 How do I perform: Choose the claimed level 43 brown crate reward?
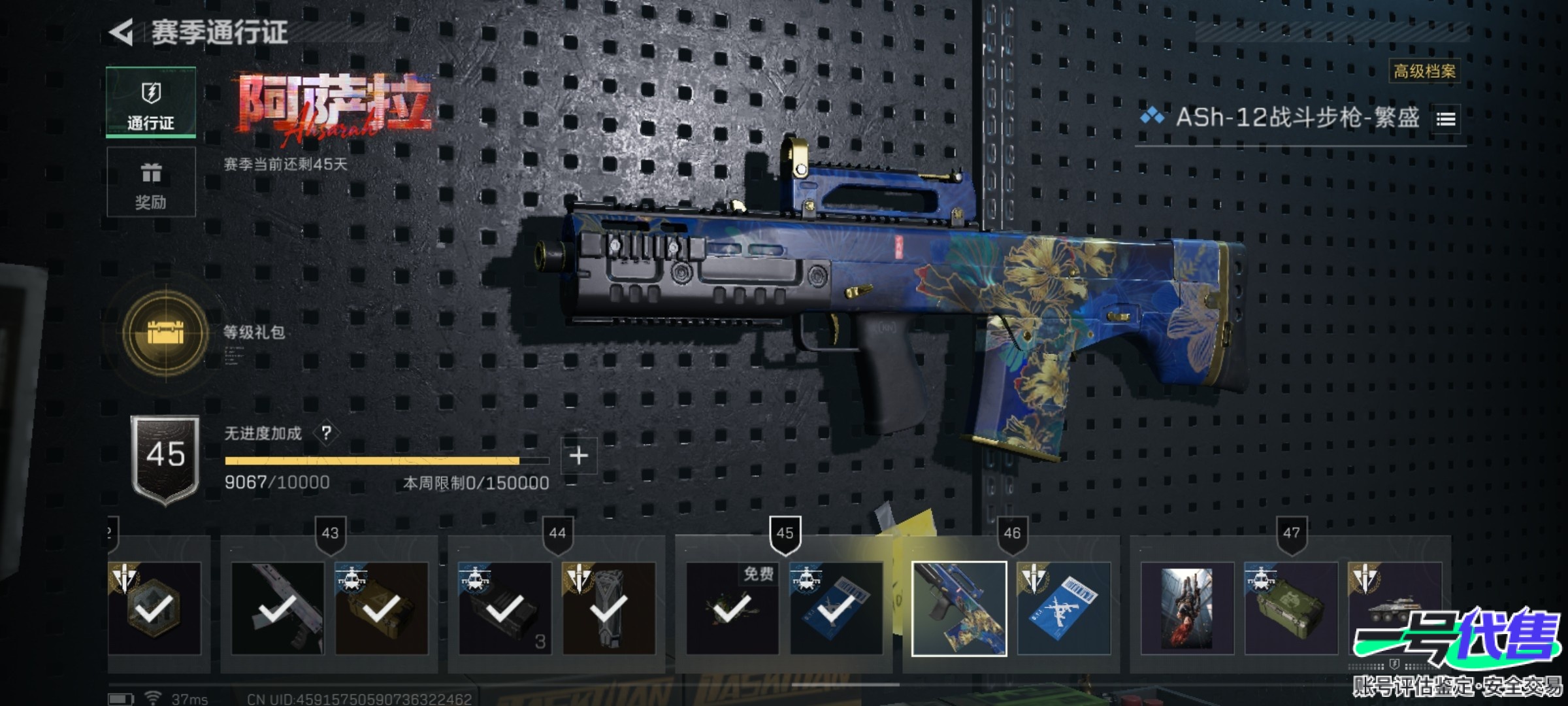[382, 609]
